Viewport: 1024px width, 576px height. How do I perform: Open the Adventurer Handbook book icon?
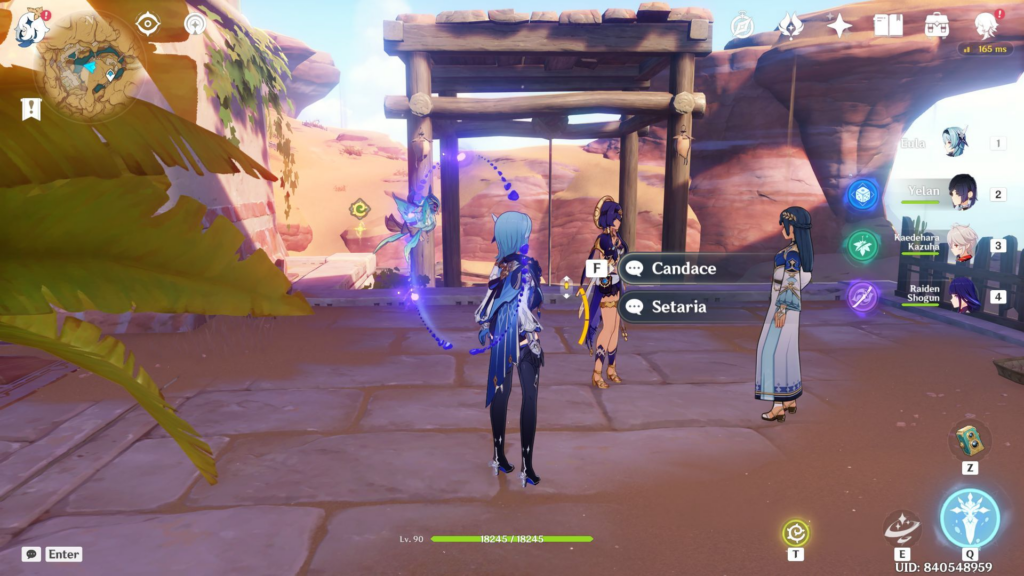888,26
